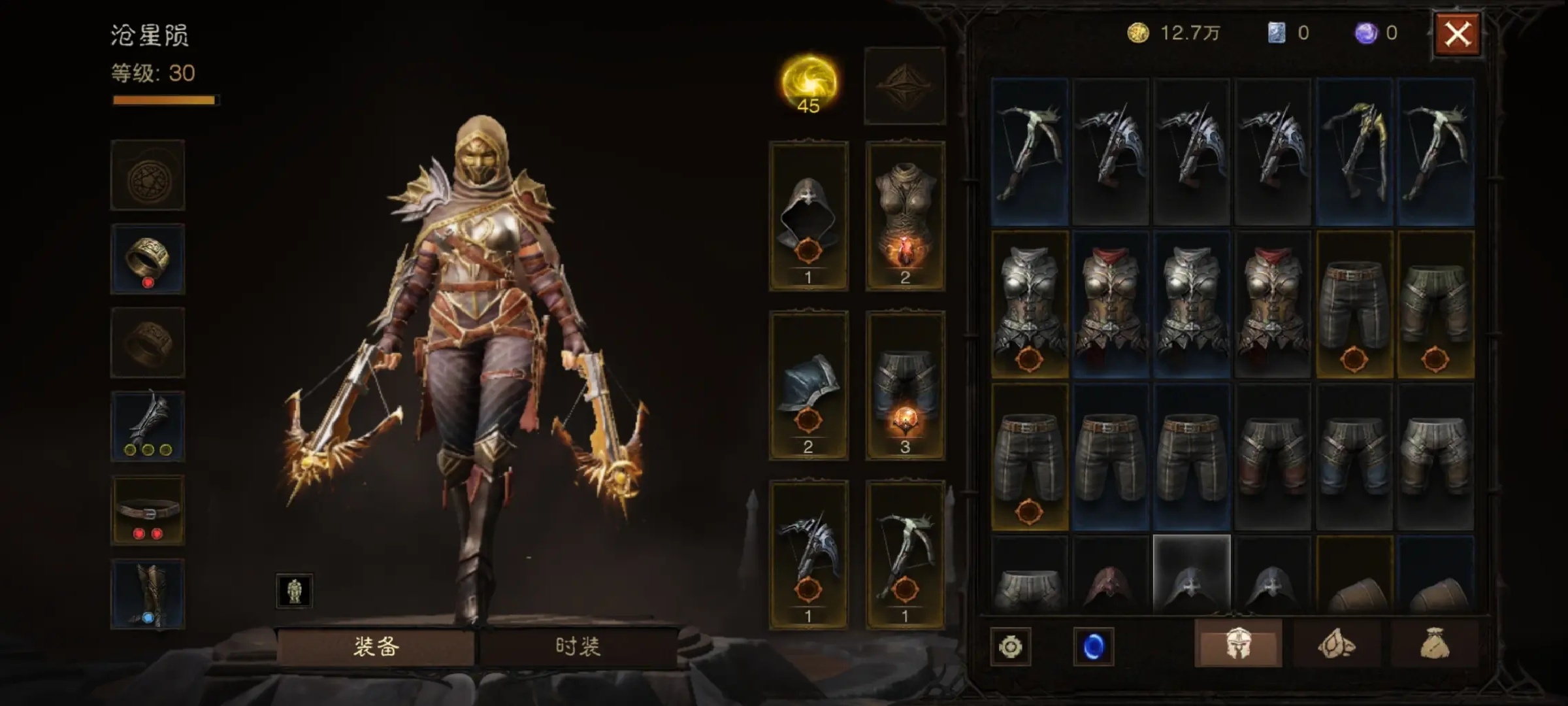The height and width of the screenshot is (706, 1568).
Task: Open the gear-shaped settings button in inventory
Action: click(x=1010, y=647)
